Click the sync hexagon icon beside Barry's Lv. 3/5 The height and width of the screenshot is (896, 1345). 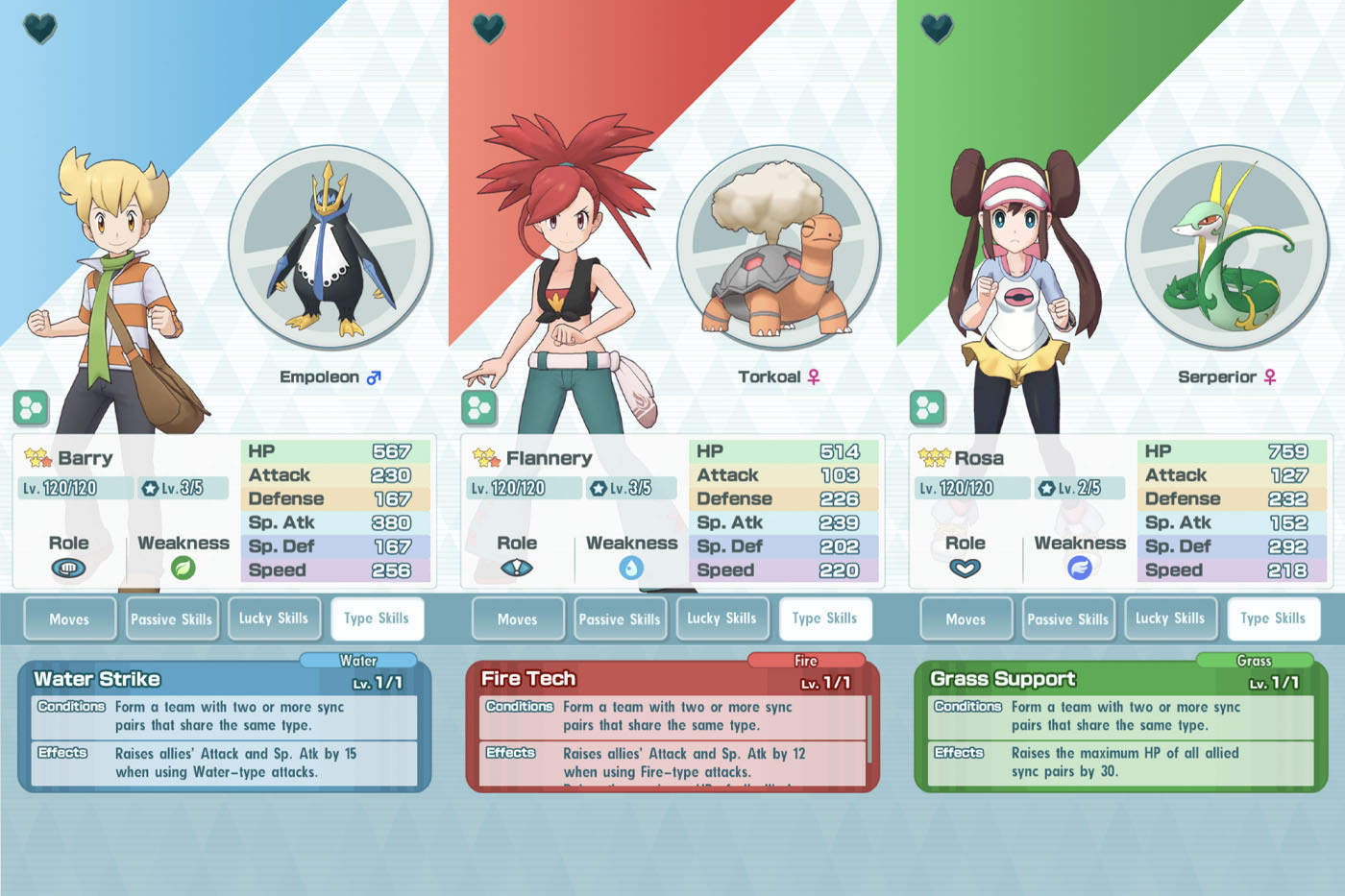pos(149,488)
